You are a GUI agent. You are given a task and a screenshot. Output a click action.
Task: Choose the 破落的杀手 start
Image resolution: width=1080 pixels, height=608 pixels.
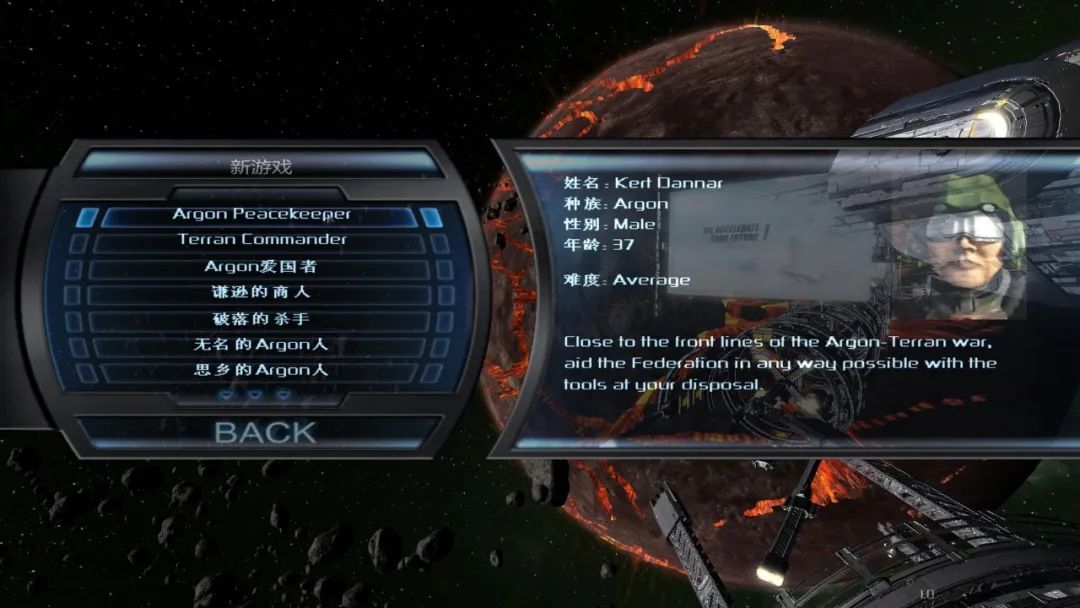click(x=260, y=320)
